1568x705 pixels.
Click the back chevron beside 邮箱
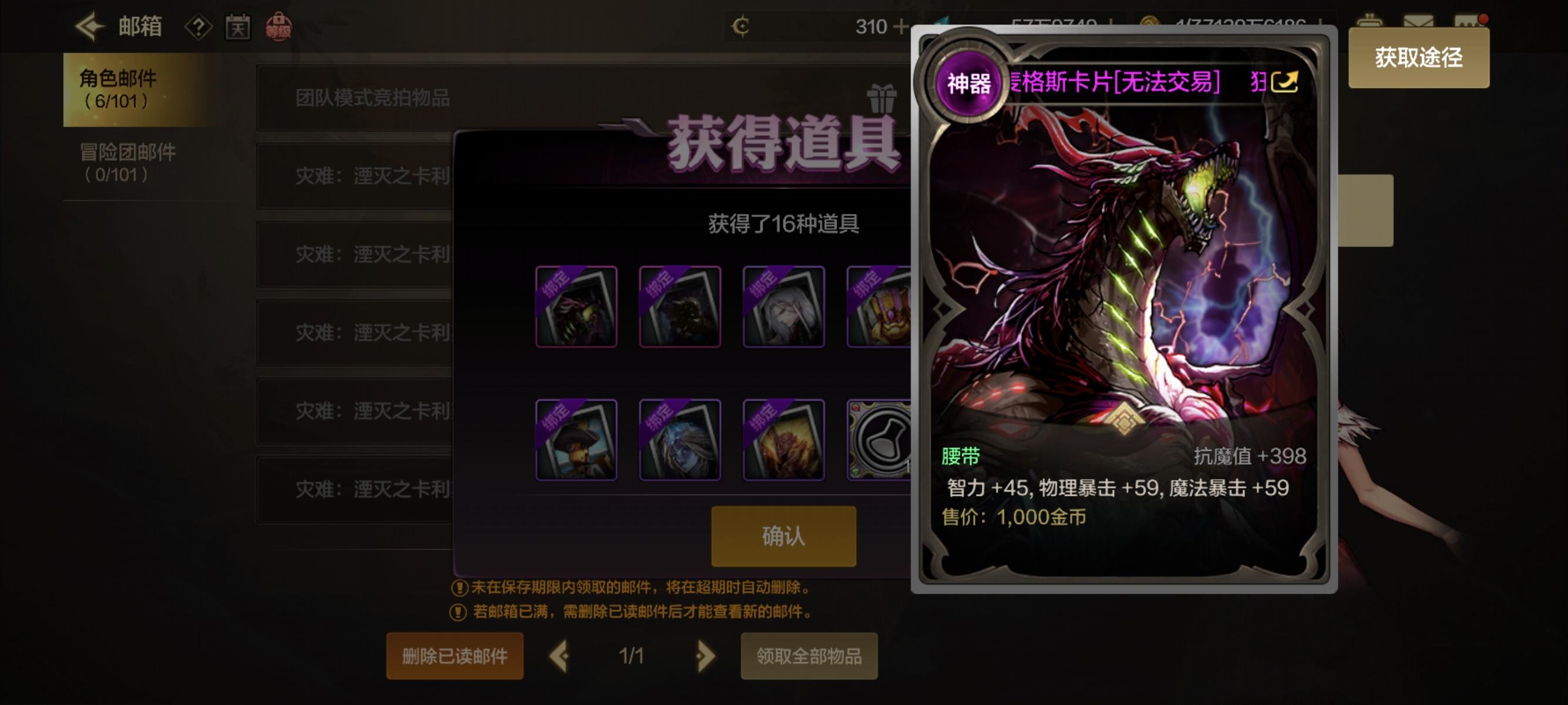[x=88, y=28]
